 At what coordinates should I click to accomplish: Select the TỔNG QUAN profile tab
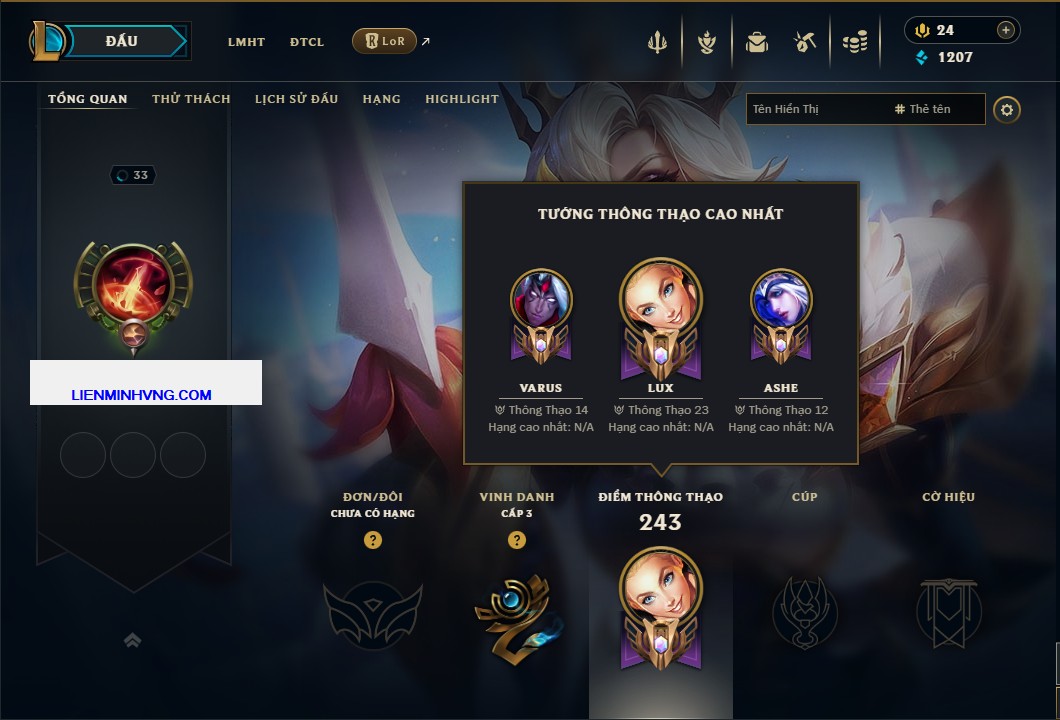click(x=88, y=99)
